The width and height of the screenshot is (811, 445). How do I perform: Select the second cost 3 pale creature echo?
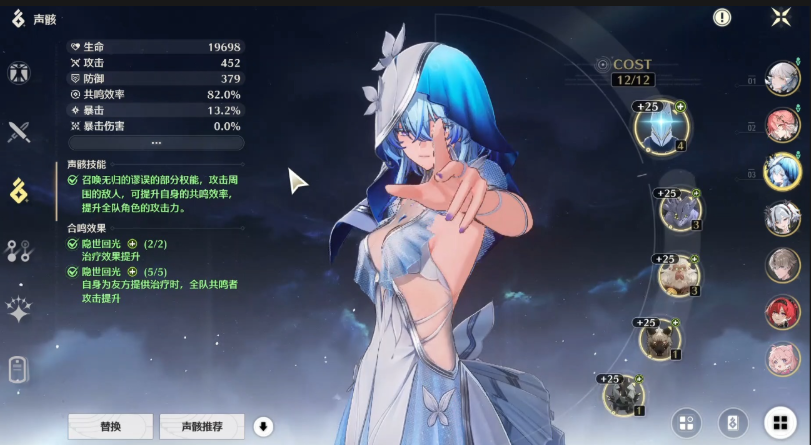[679, 276]
